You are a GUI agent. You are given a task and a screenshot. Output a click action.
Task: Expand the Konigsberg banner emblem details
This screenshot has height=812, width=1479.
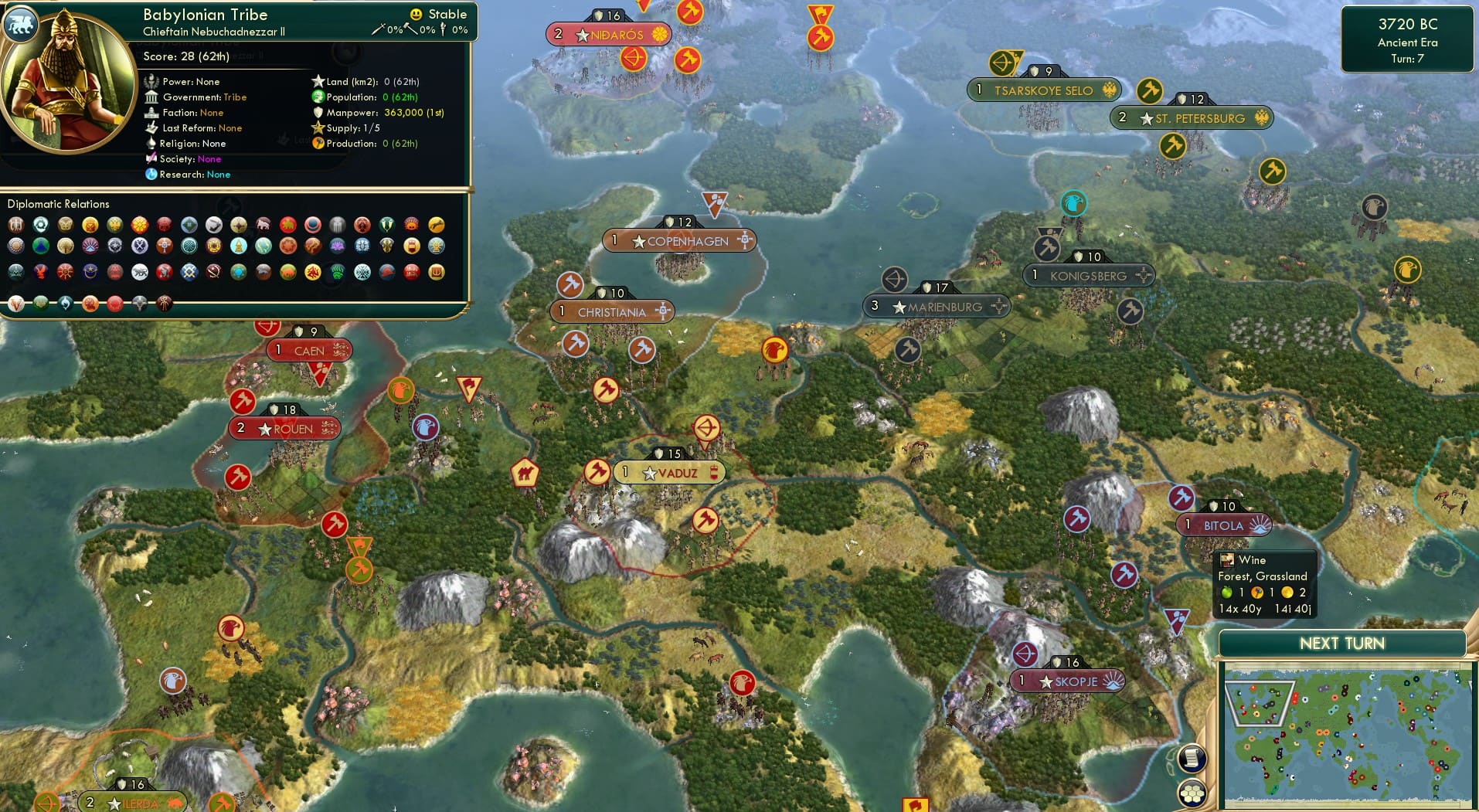(x=1143, y=275)
